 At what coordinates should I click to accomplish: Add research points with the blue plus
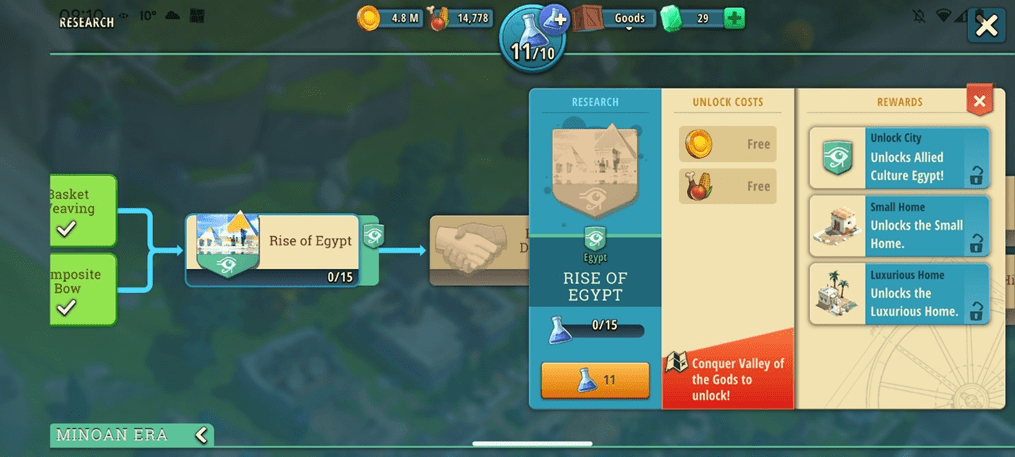coord(555,17)
